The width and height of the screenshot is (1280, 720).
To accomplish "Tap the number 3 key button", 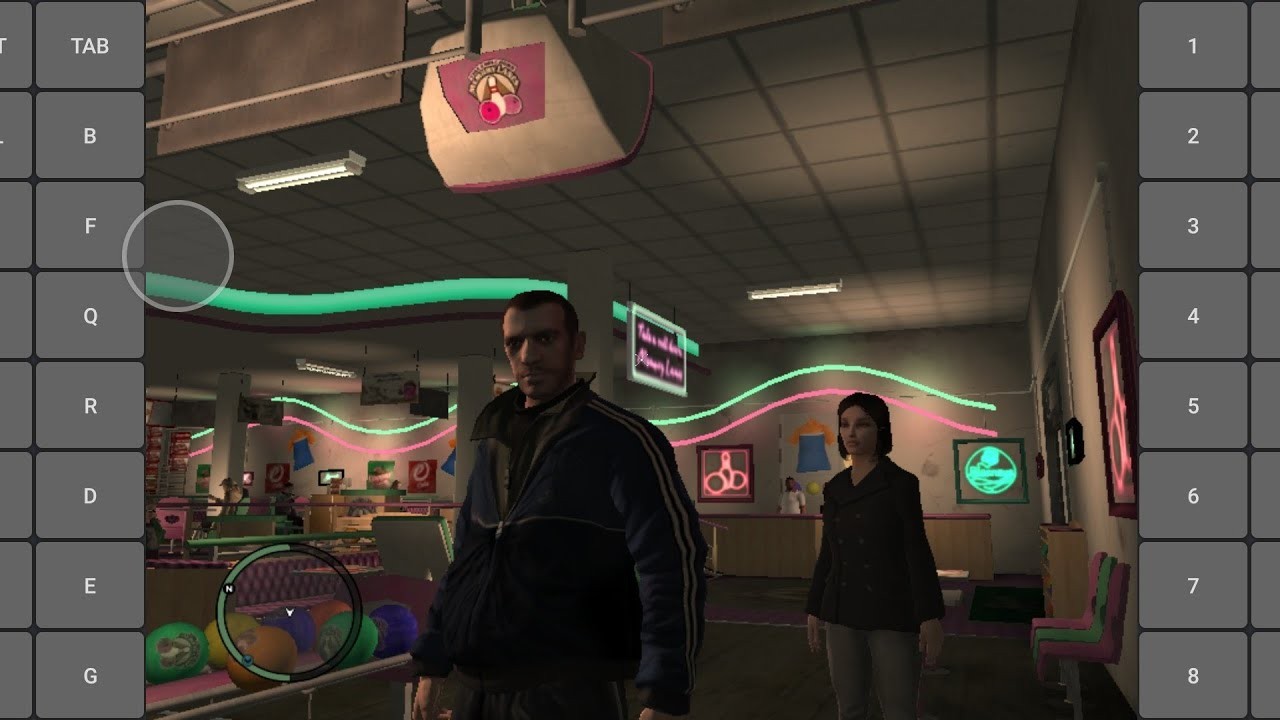I will pos(1193,226).
